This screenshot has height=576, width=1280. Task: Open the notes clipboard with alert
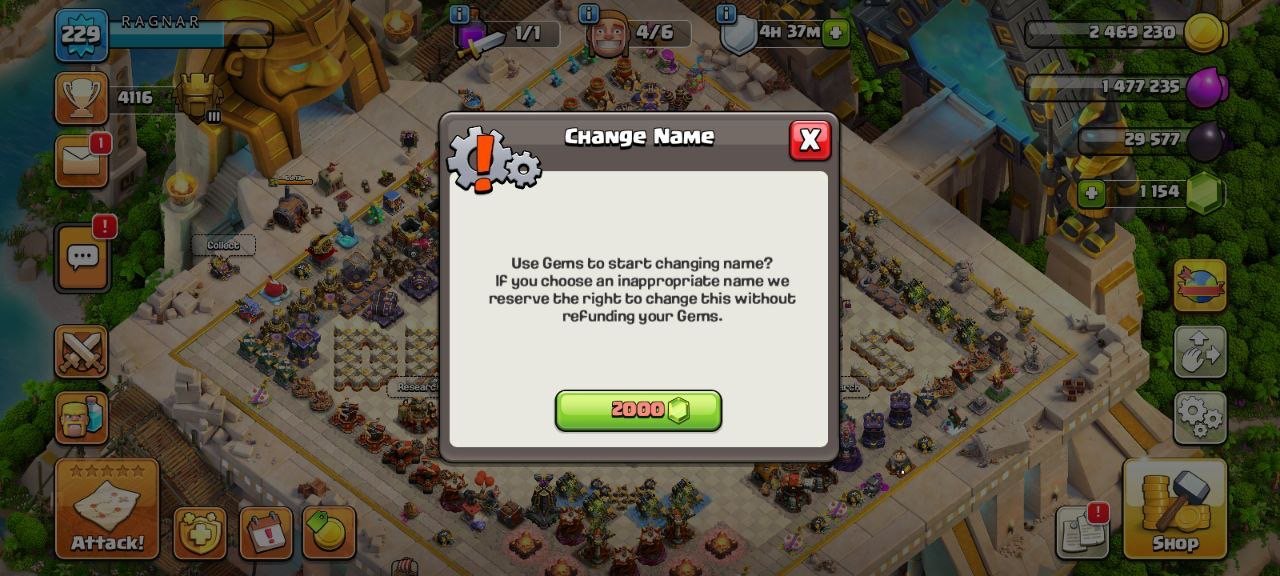(1082, 533)
